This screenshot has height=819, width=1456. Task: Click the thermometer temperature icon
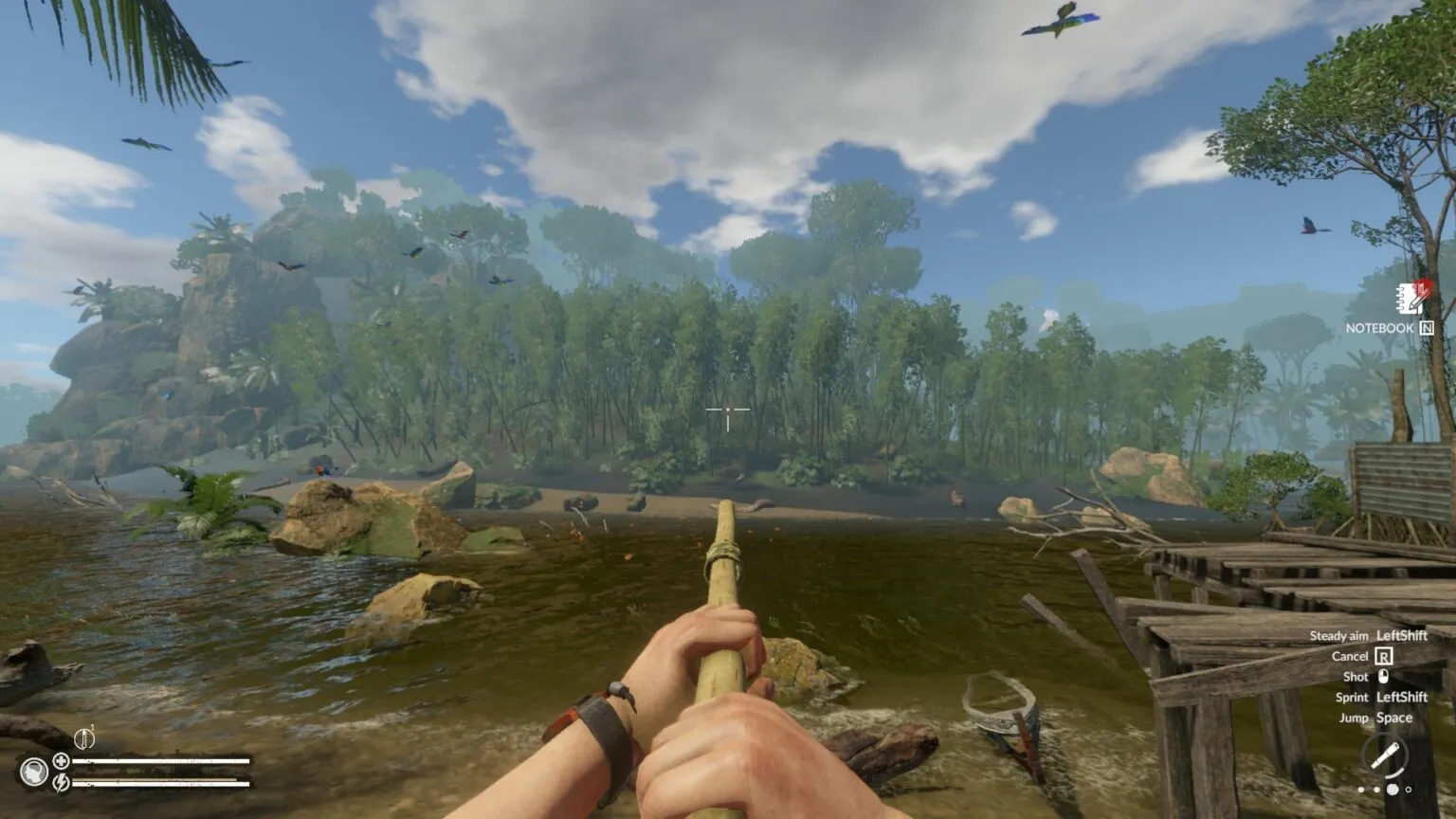point(83,737)
